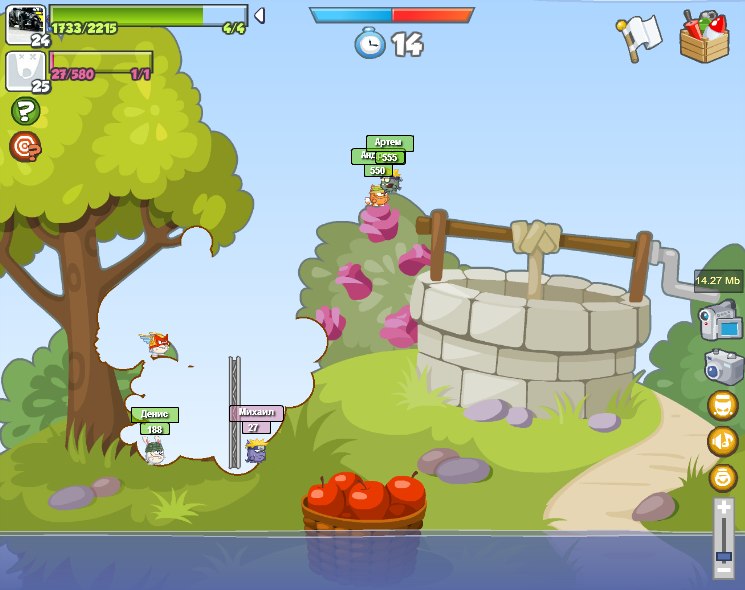Start recording with the video camera icon
This screenshot has height=590, width=745.
[x=720, y=321]
